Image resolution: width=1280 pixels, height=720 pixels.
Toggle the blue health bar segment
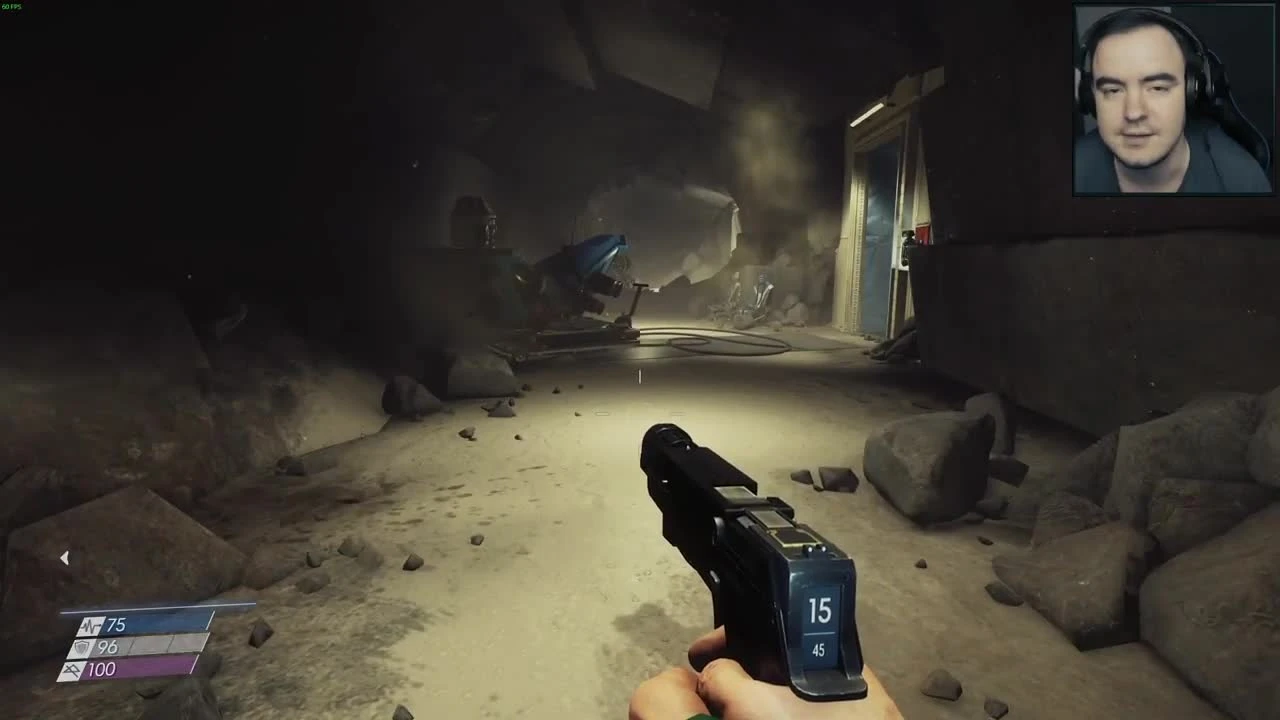click(x=150, y=622)
